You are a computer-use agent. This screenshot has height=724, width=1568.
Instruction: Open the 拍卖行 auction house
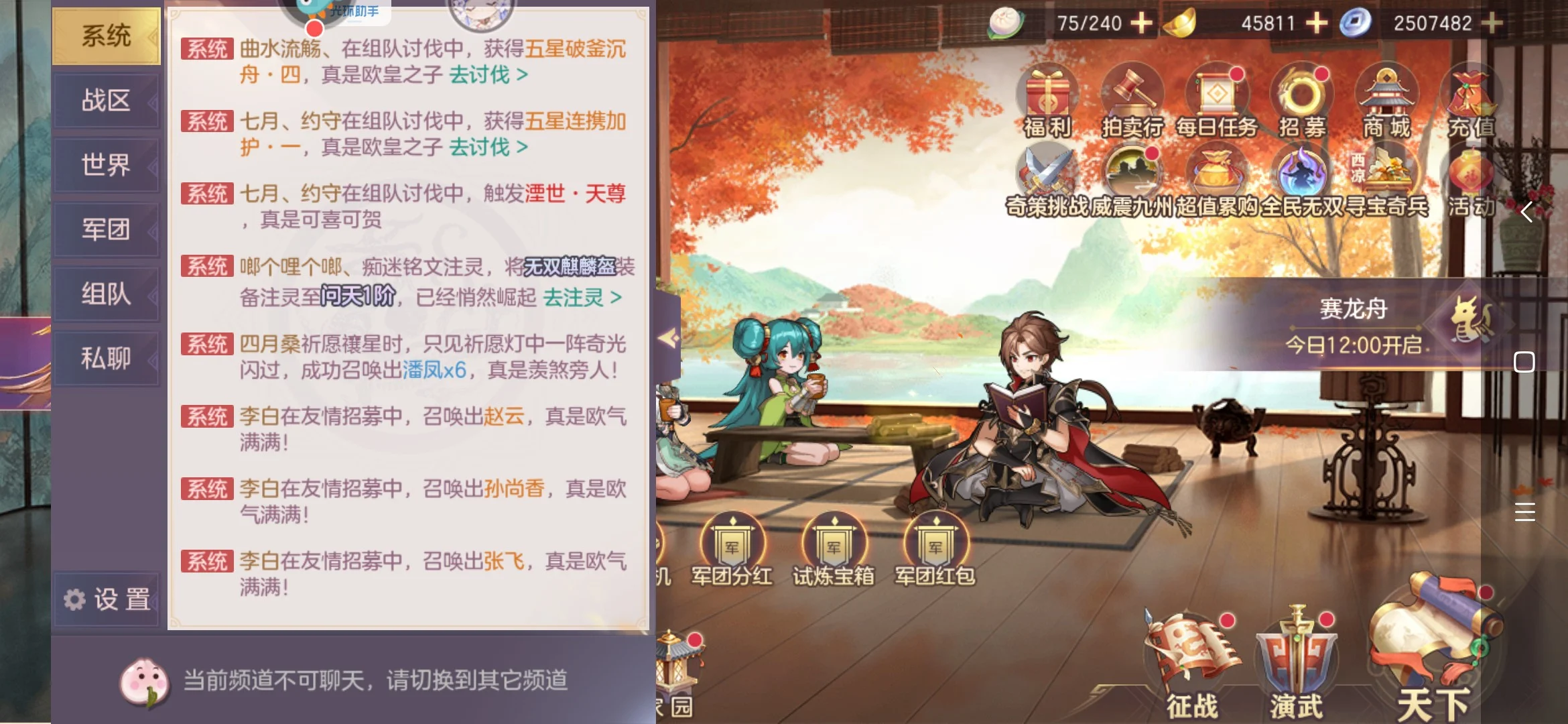point(1132,101)
